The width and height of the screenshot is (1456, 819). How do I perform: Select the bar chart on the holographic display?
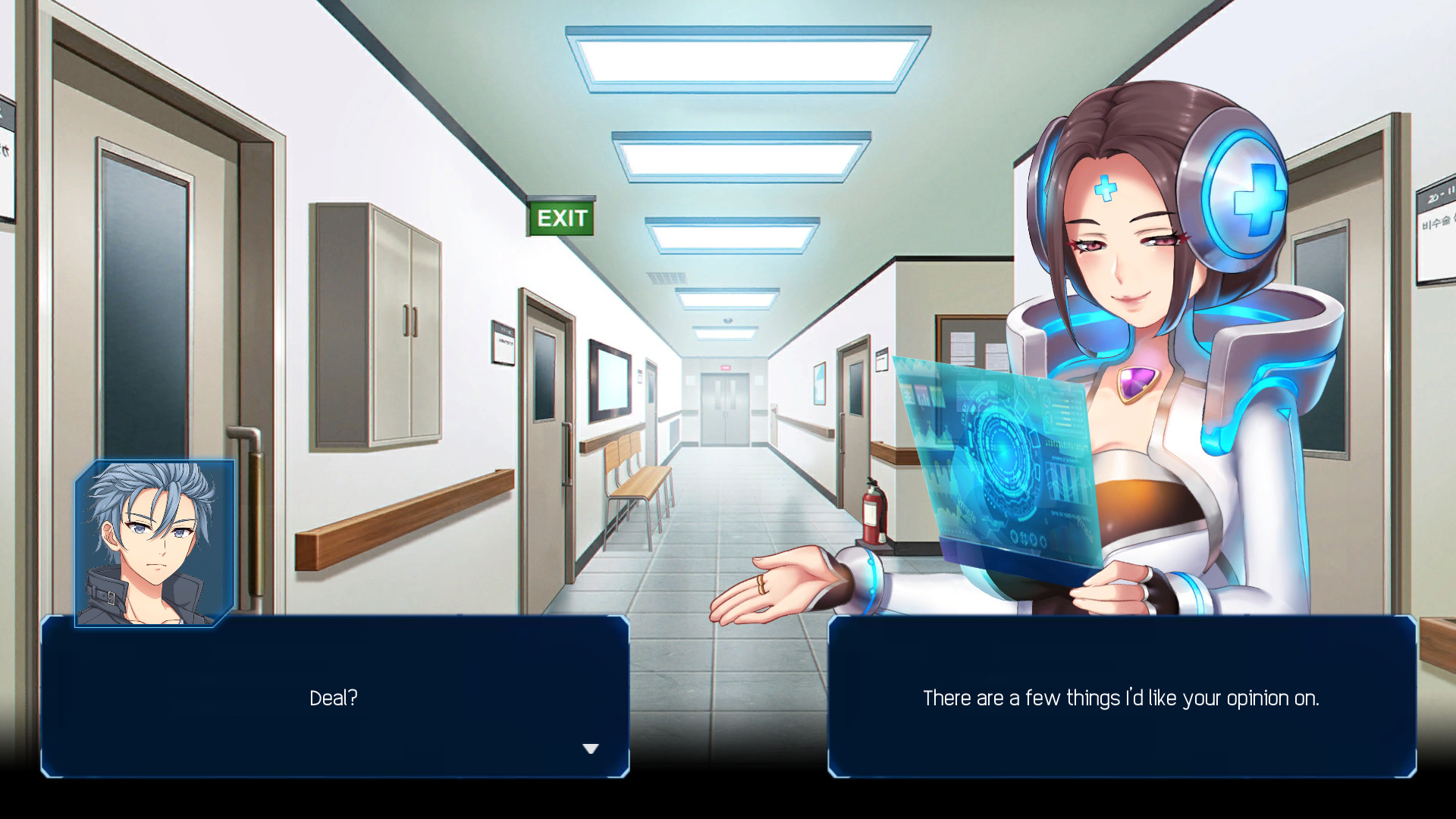click(1068, 479)
